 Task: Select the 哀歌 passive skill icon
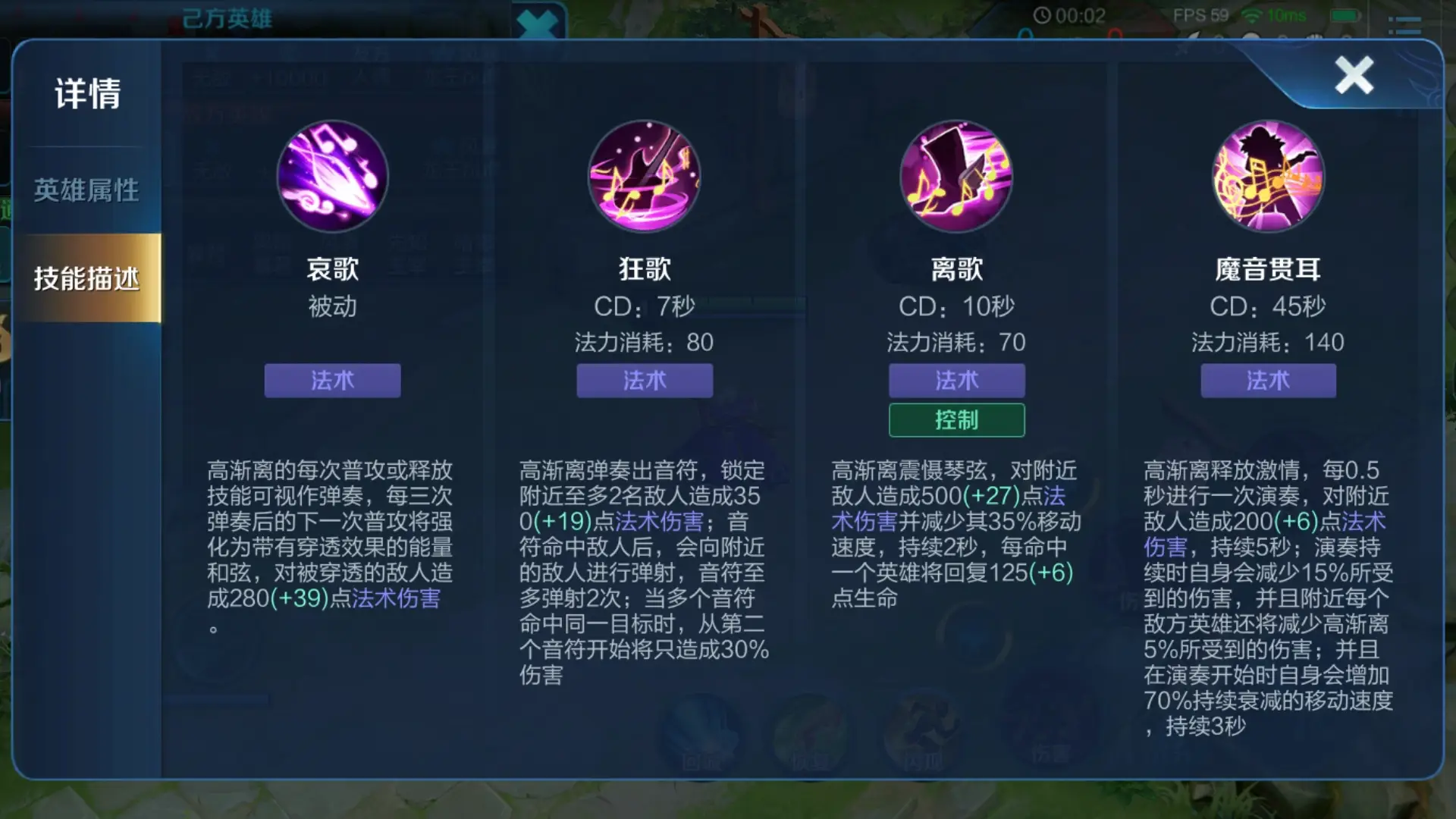[x=332, y=177]
